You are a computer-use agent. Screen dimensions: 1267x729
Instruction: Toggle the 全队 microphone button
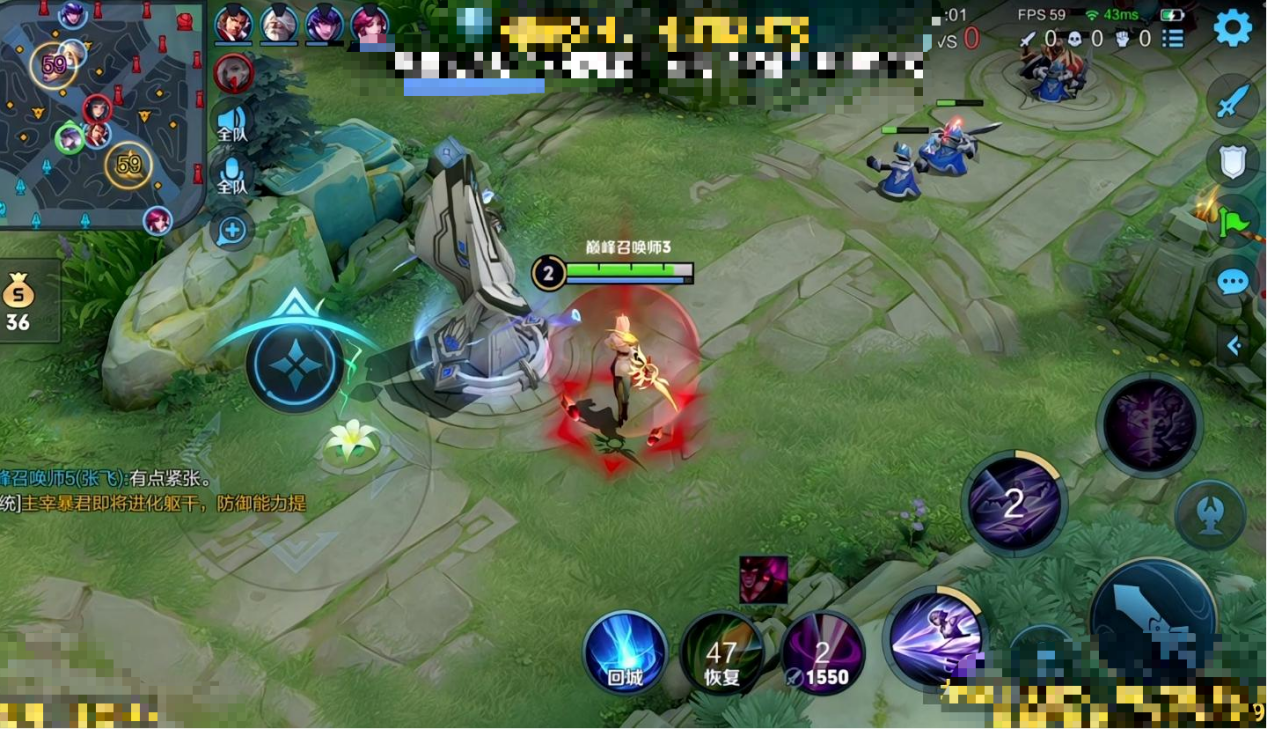pos(232,178)
